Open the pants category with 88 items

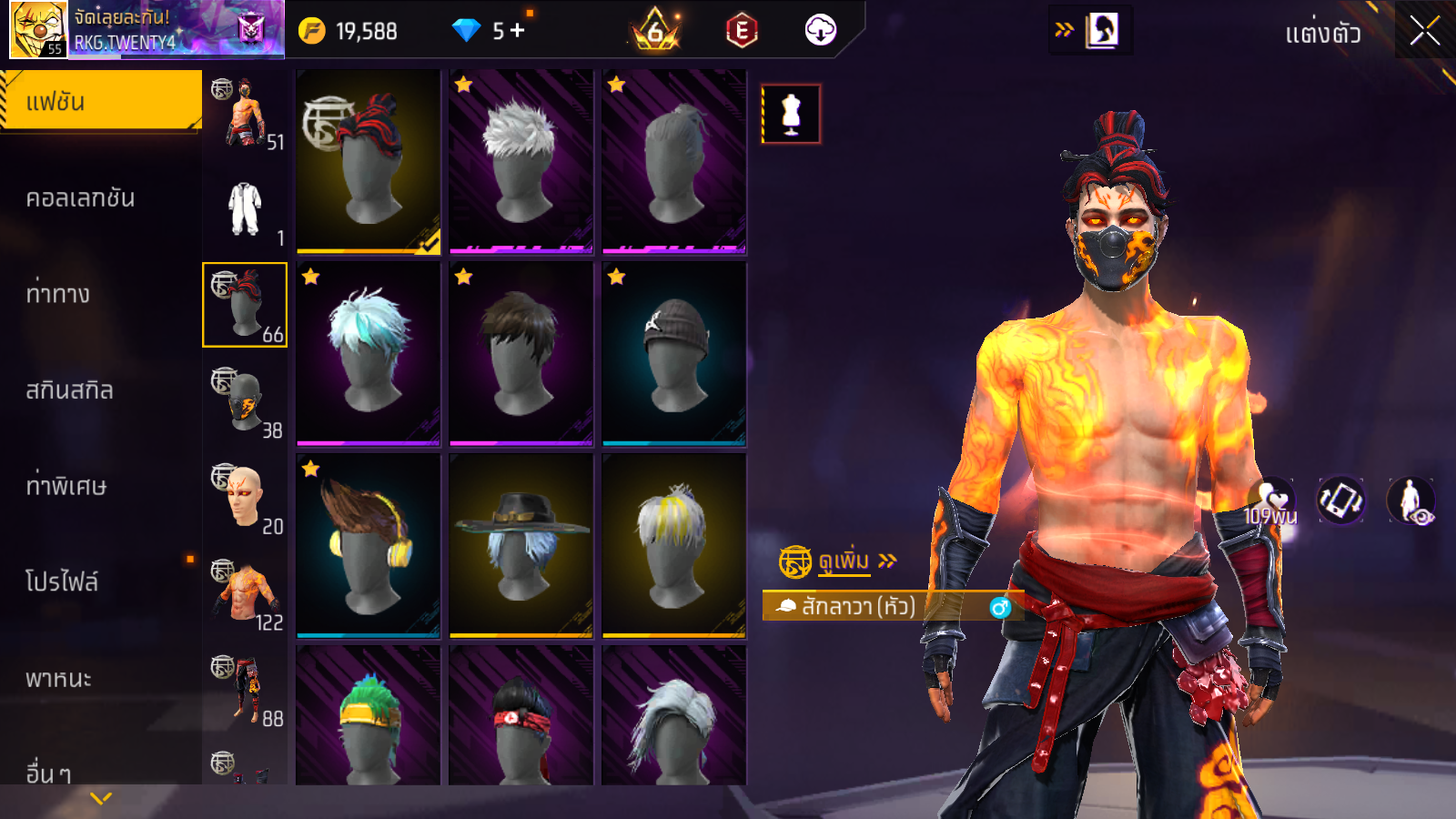click(x=245, y=690)
